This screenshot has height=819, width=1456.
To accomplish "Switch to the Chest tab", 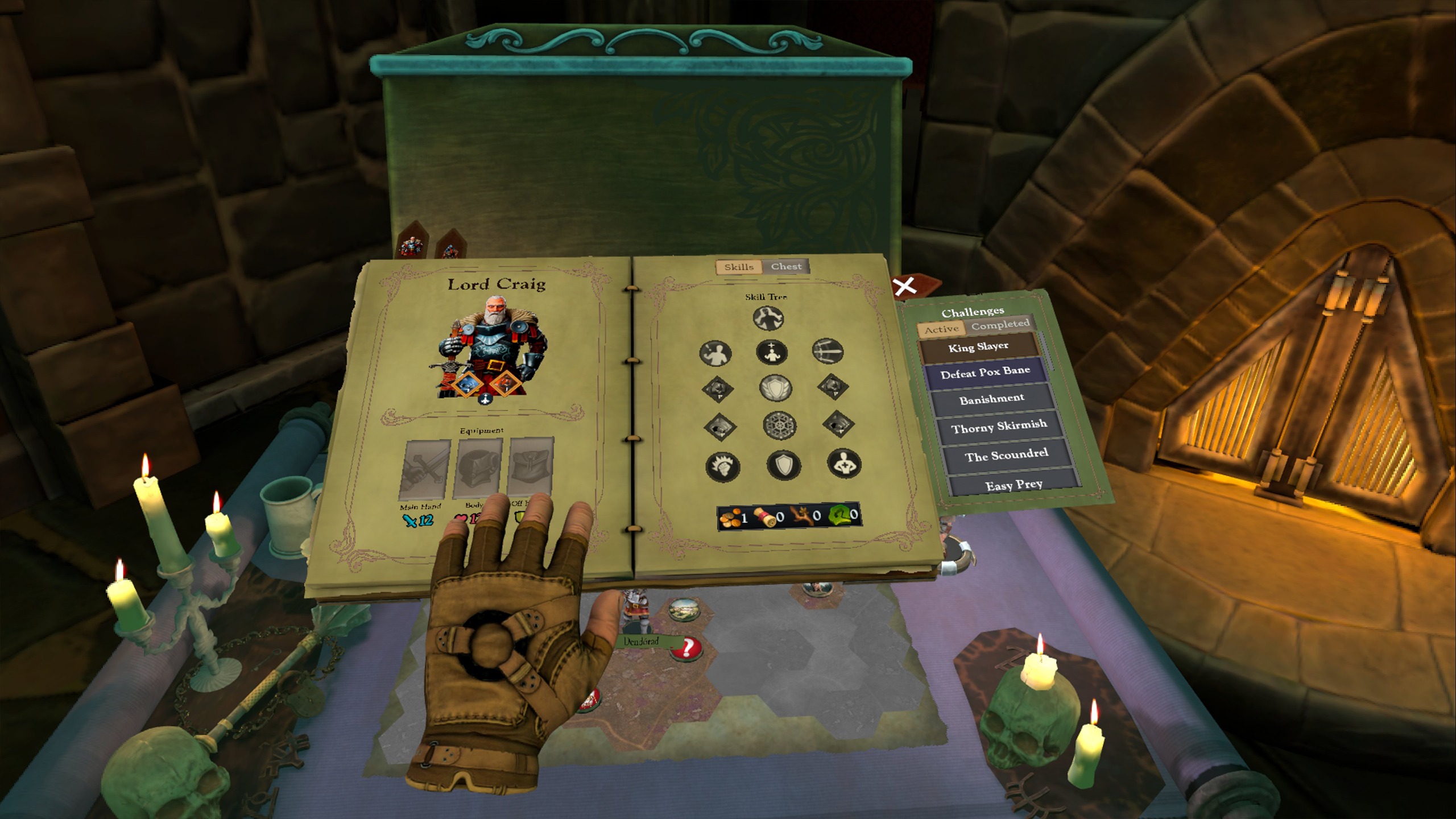I will click(x=787, y=266).
